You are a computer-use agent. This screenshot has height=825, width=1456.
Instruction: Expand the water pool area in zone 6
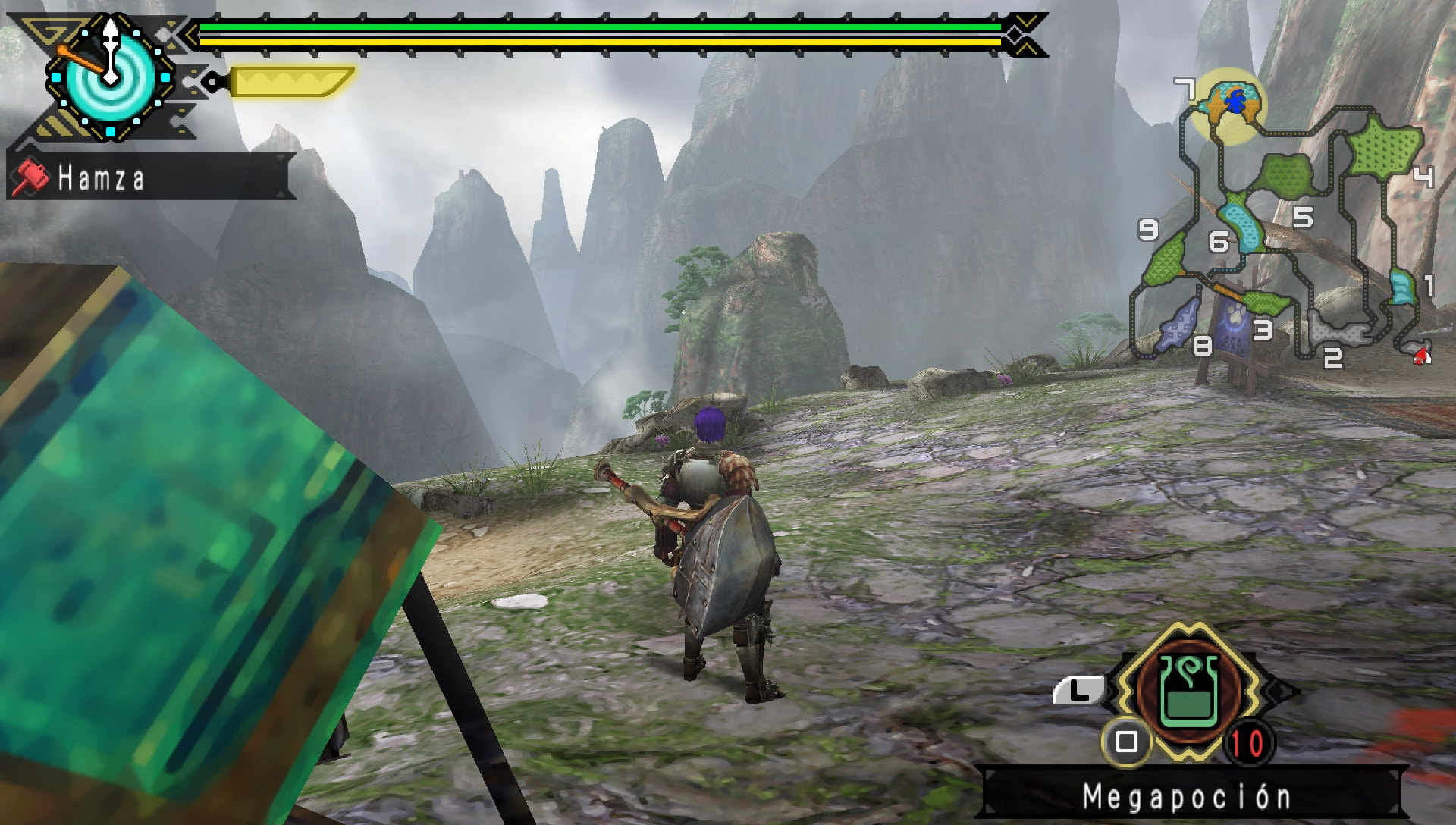[x=1242, y=227]
